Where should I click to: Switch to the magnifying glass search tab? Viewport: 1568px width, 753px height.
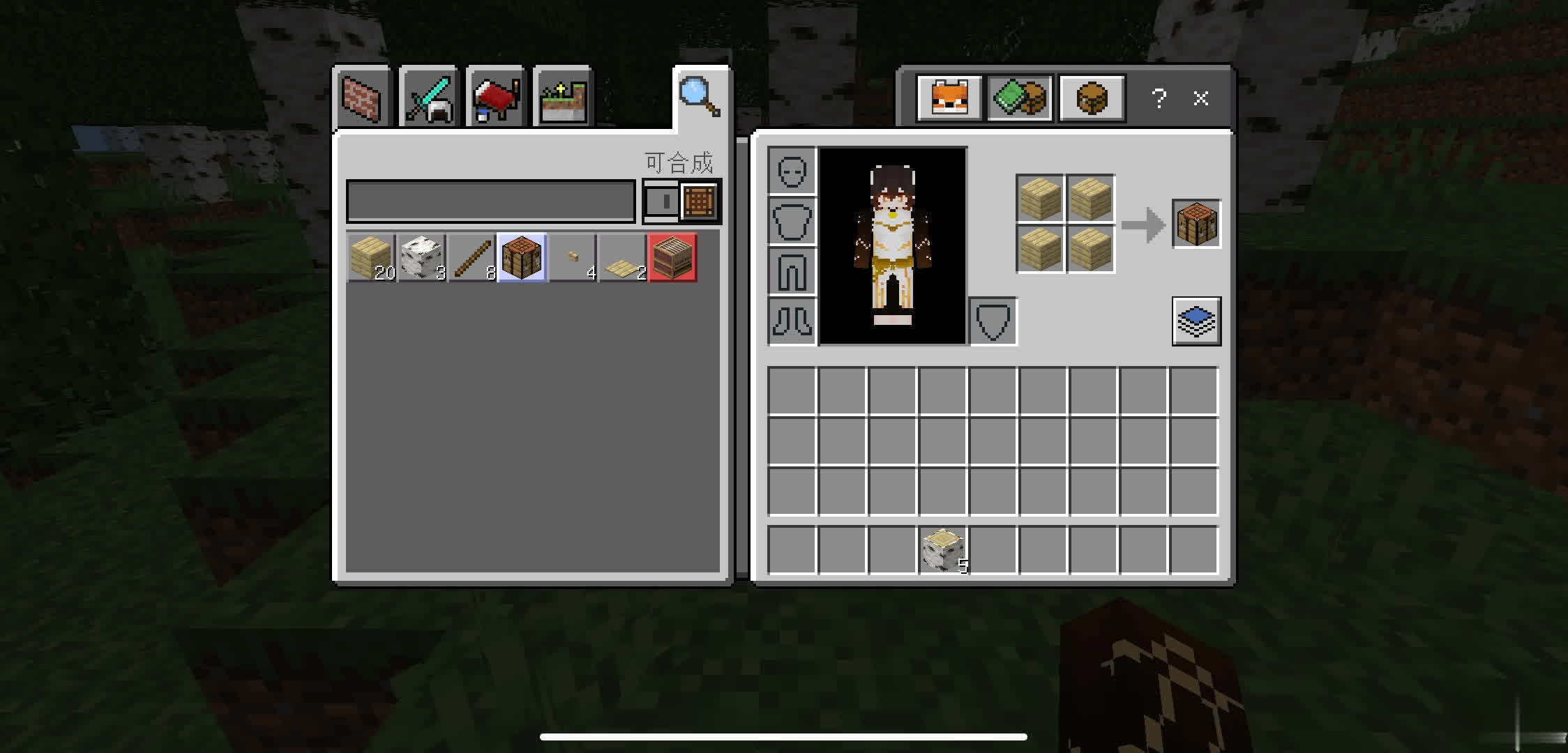point(699,98)
